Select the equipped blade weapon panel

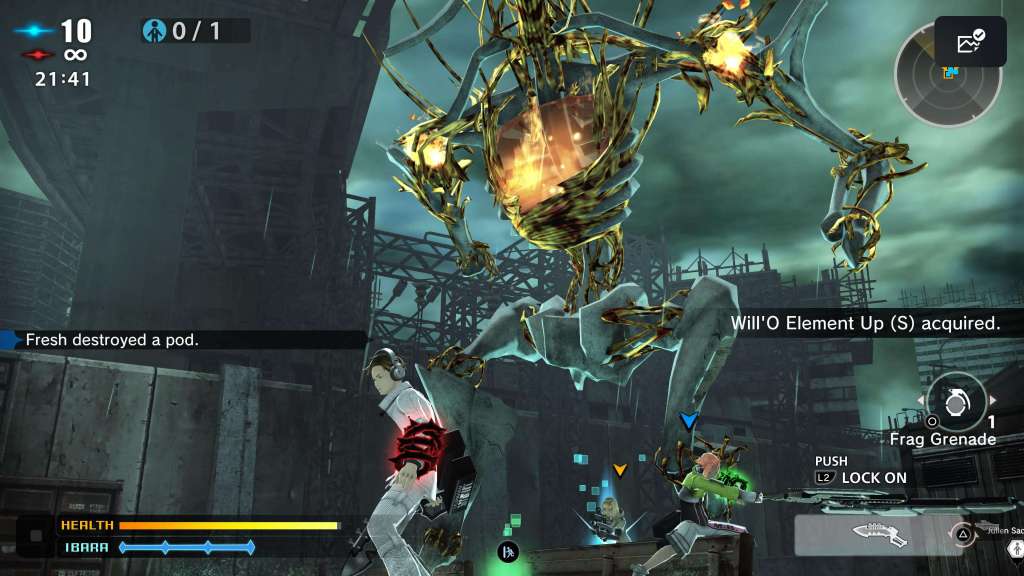pos(870,535)
